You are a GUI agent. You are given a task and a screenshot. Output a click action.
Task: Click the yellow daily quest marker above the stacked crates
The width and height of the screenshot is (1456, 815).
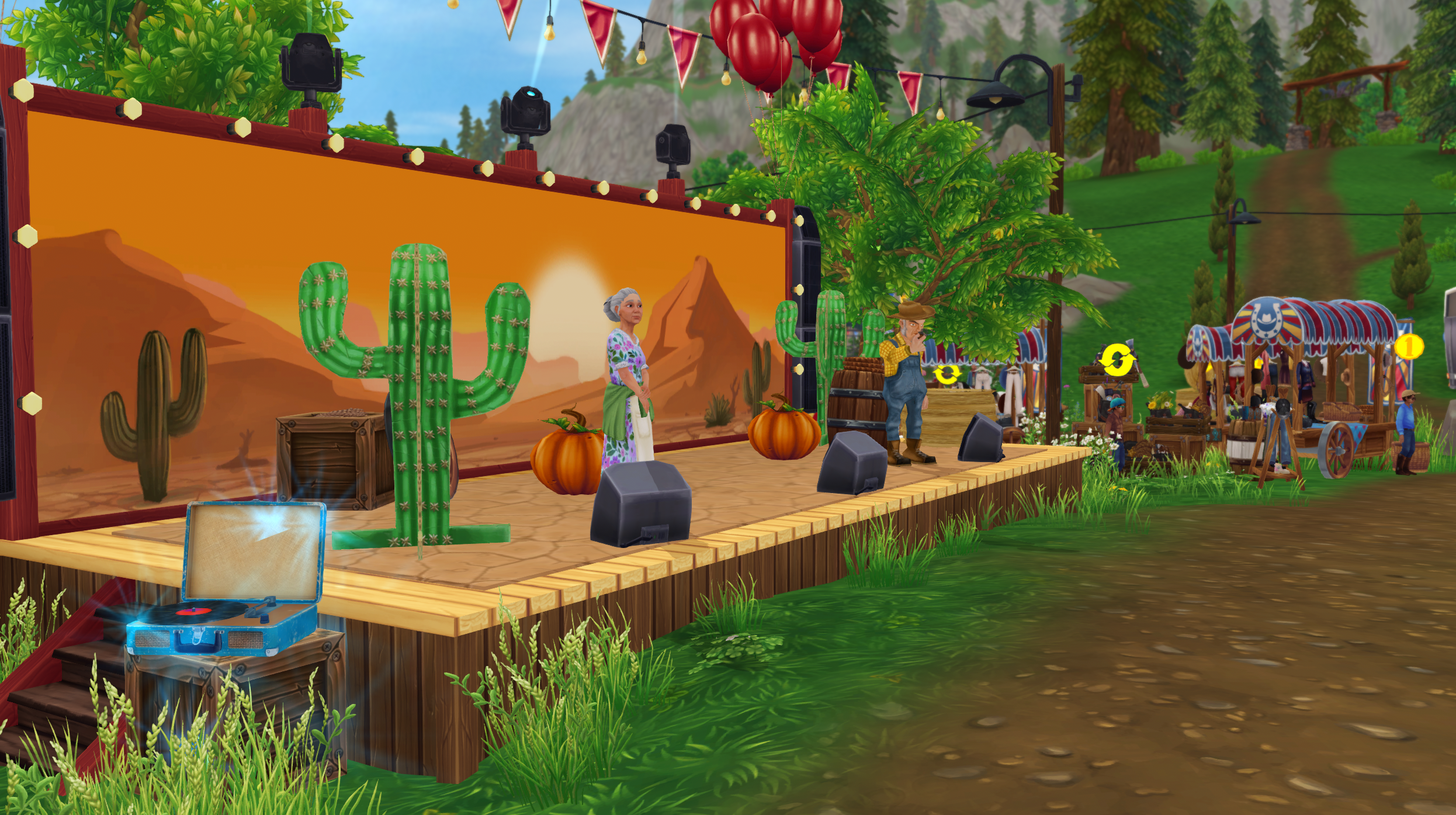[x=1115, y=361]
